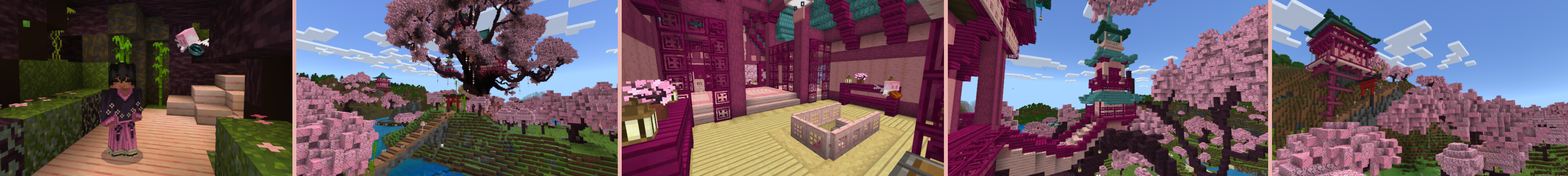Image resolution: width=1568 pixels, height=176 pixels.
Task: Open the cave character screenshot thumbnail
Action: point(146,88)
